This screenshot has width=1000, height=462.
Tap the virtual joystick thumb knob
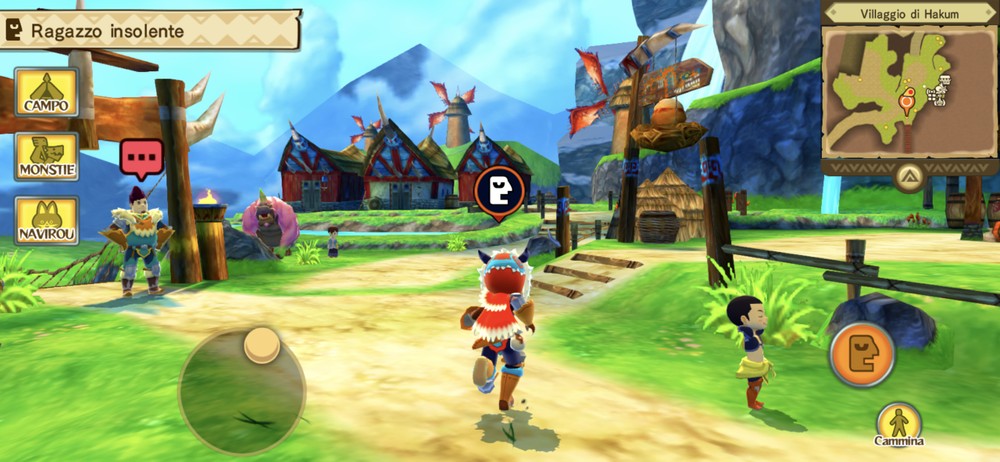(x=262, y=345)
